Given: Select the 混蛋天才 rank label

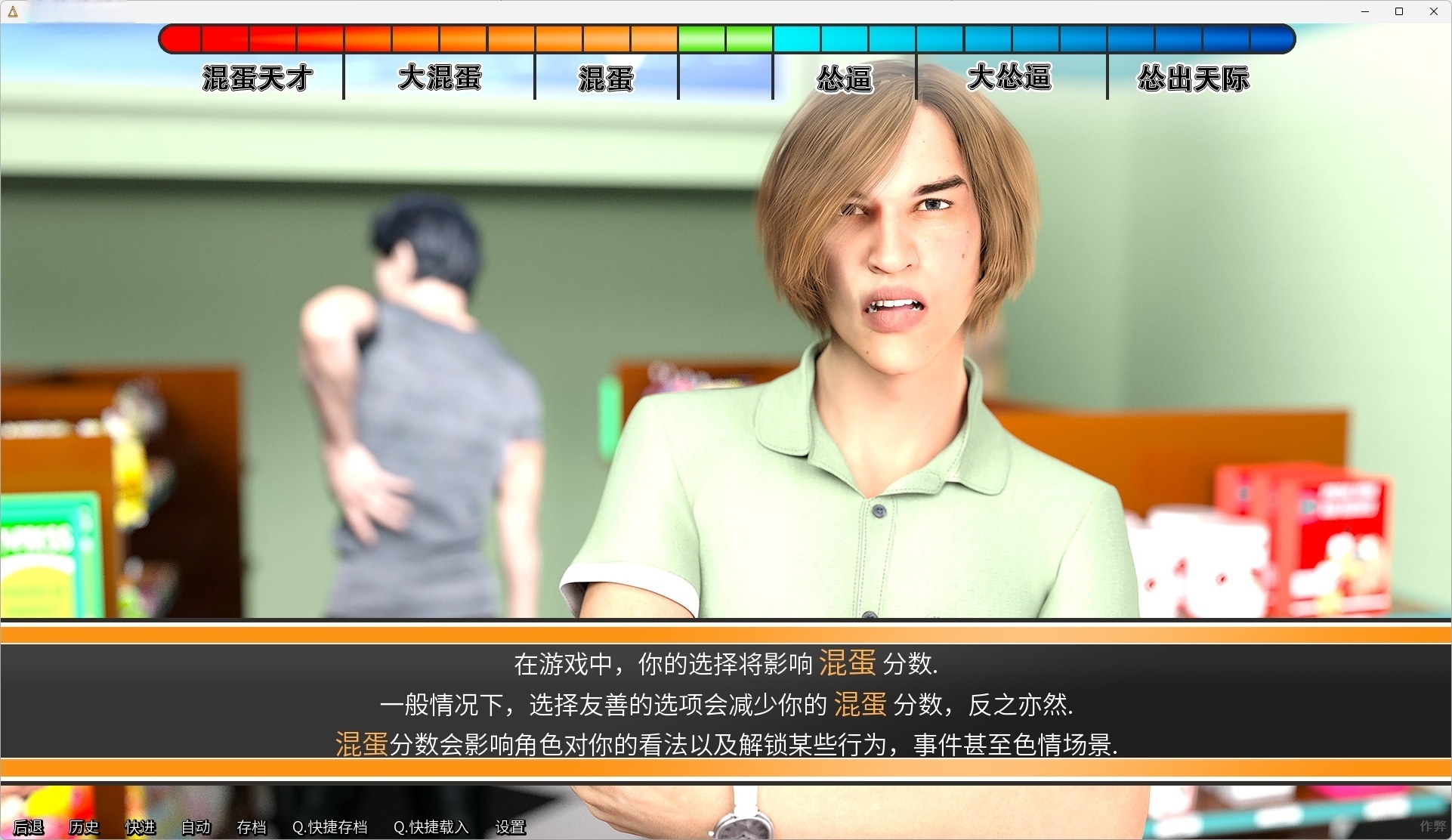Looking at the screenshot, I should pyautogui.click(x=255, y=78).
